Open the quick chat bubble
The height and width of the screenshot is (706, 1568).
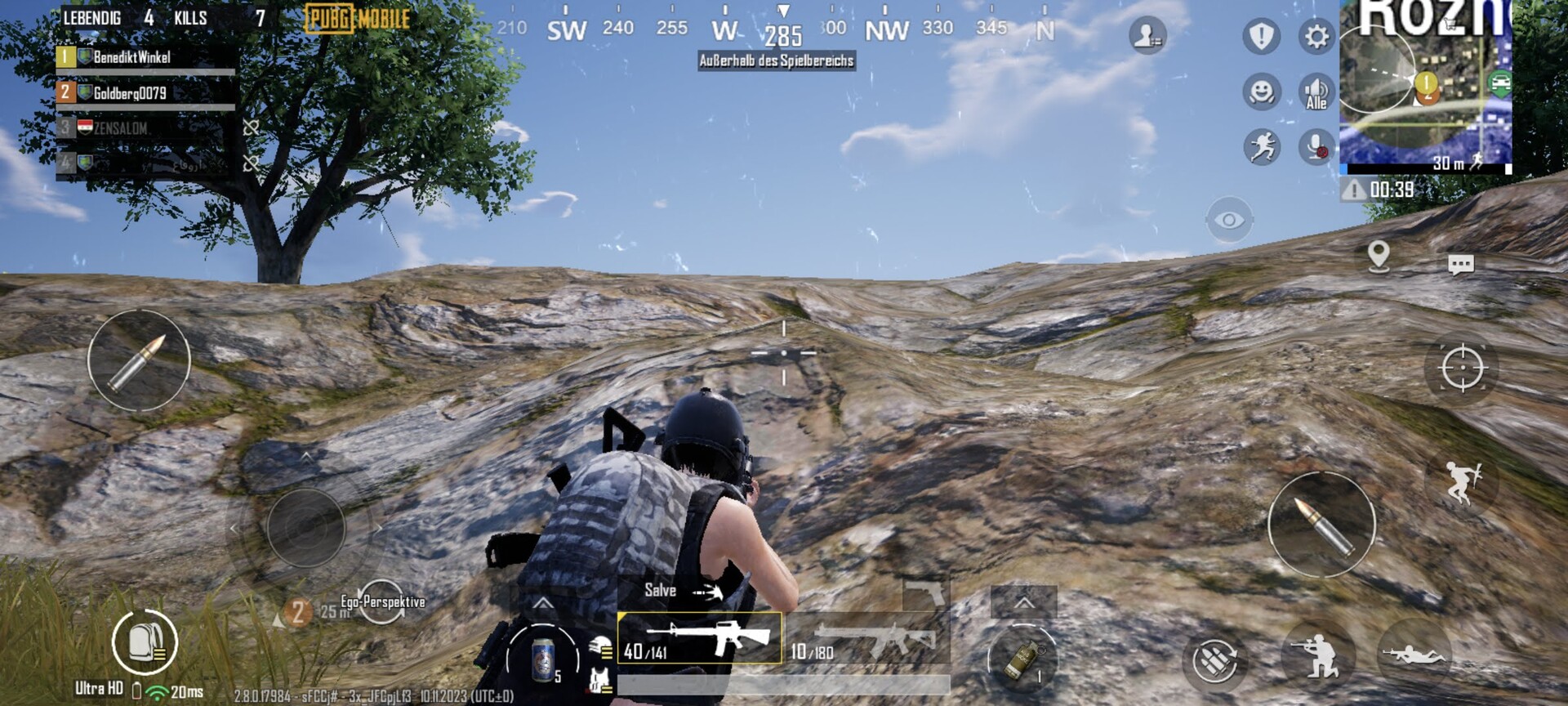[x=1460, y=264]
